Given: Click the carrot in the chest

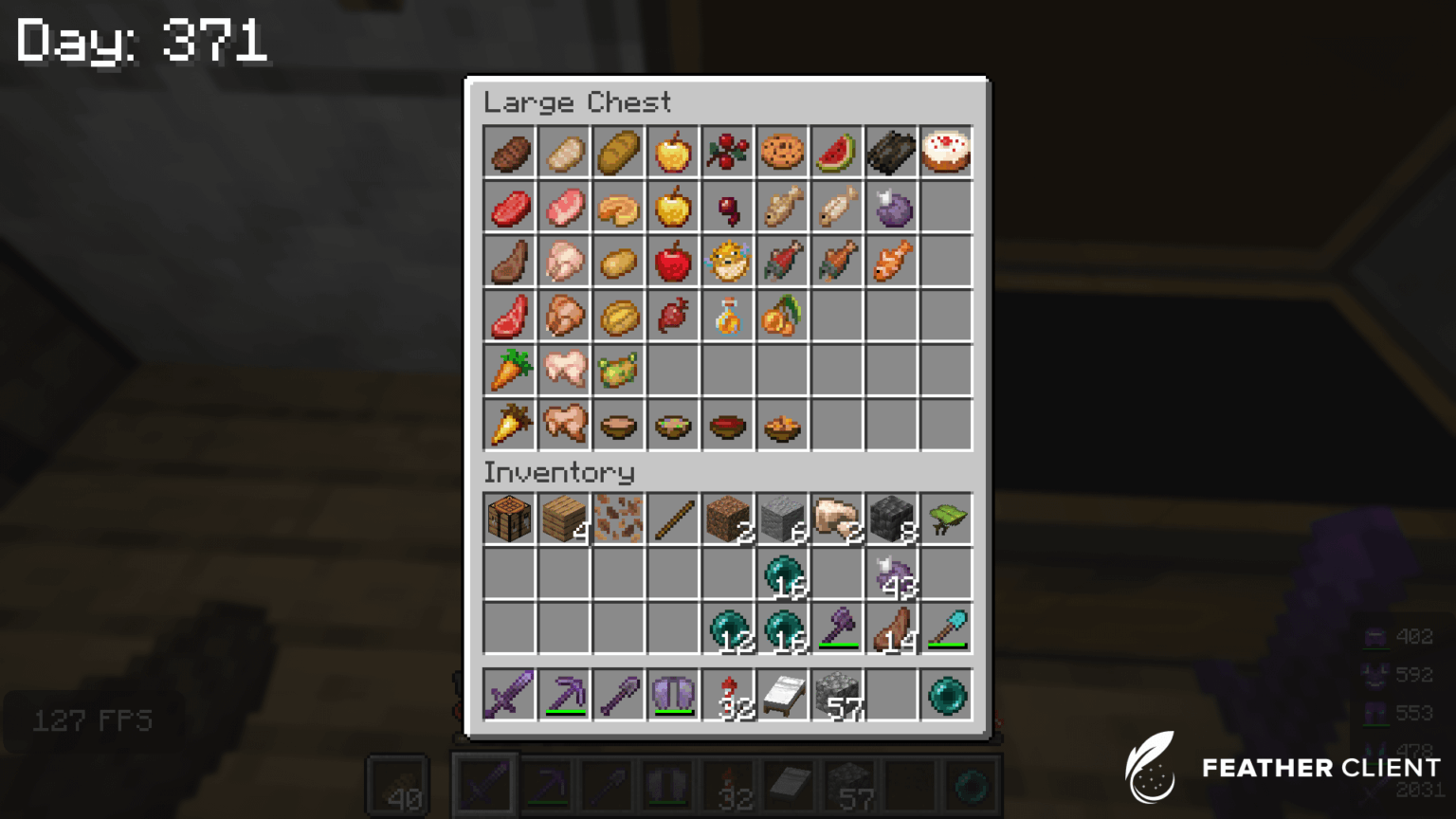Looking at the screenshot, I should click(x=509, y=371).
